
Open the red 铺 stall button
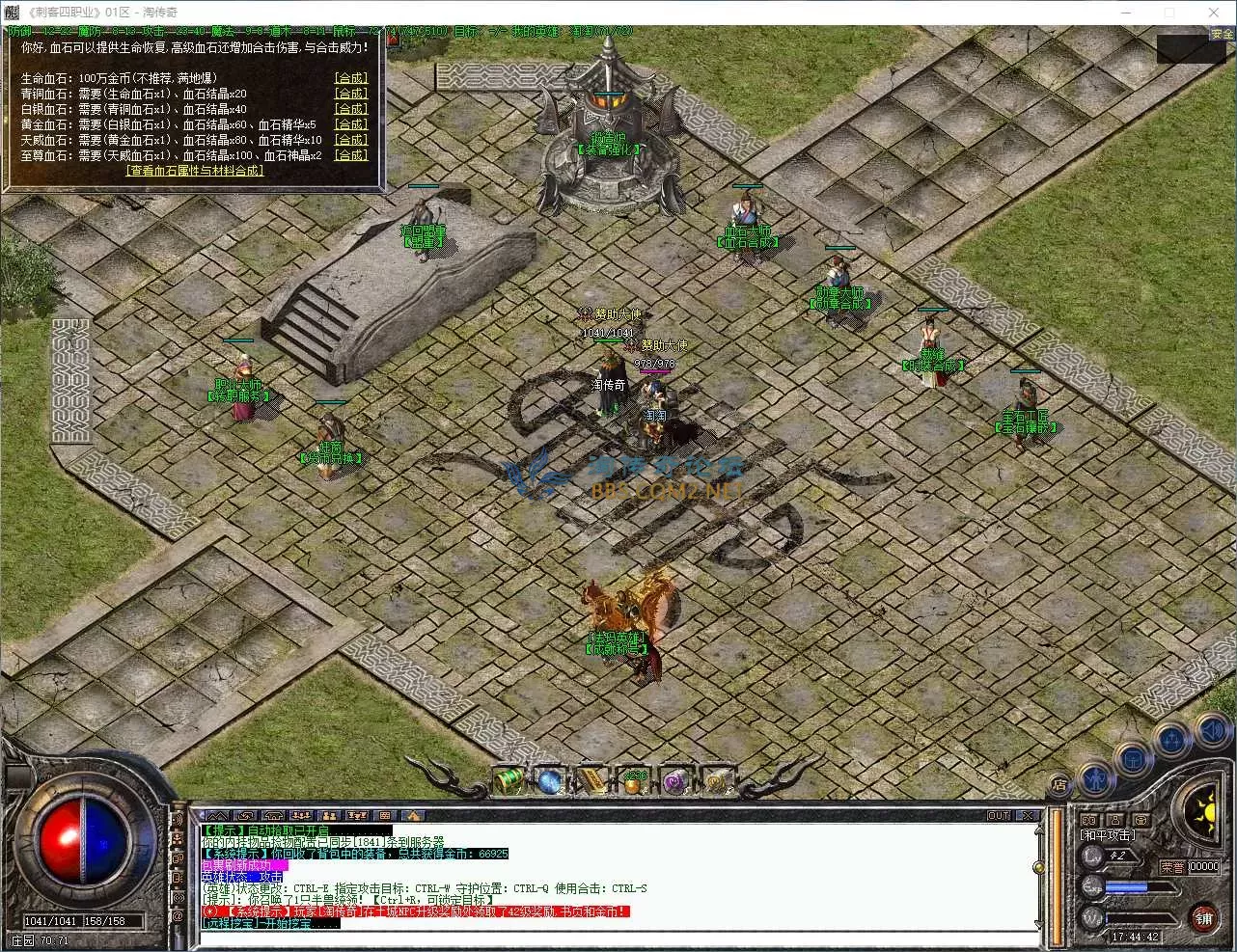click(1203, 917)
